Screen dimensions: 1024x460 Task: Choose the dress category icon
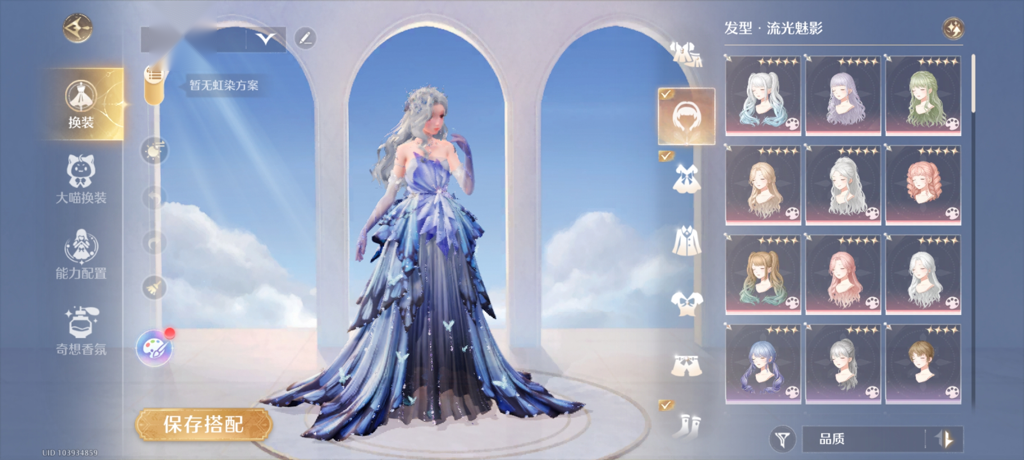(x=686, y=178)
